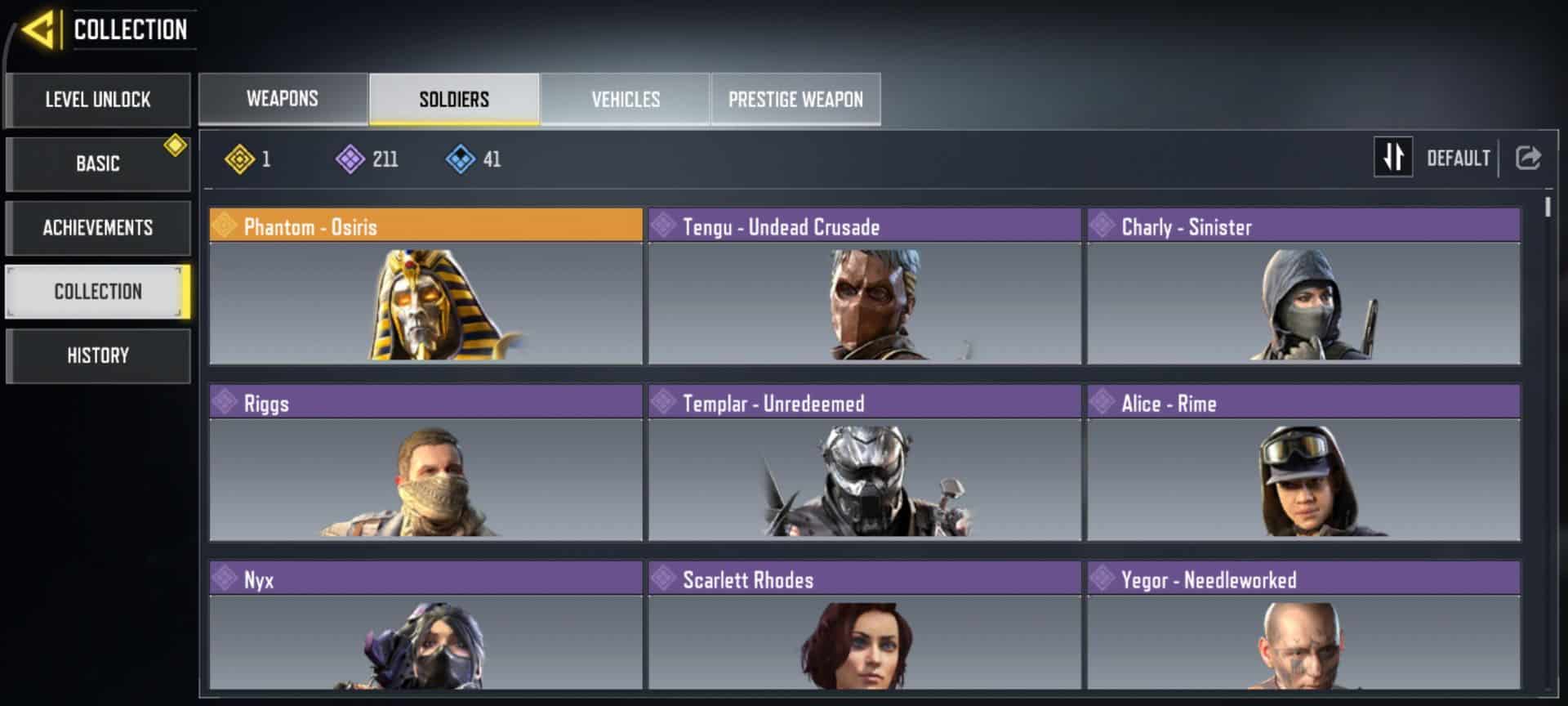Select the Basic menu entry

98,163
